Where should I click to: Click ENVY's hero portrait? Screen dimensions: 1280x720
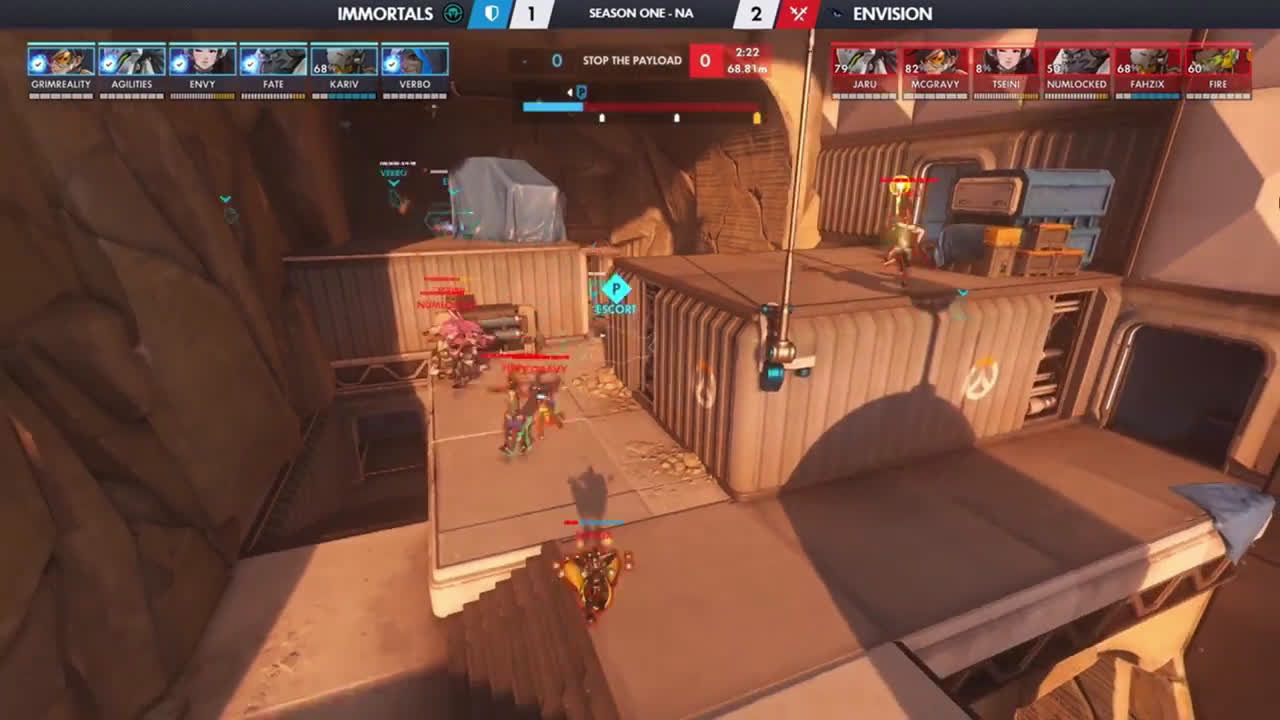(x=202, y=61)
